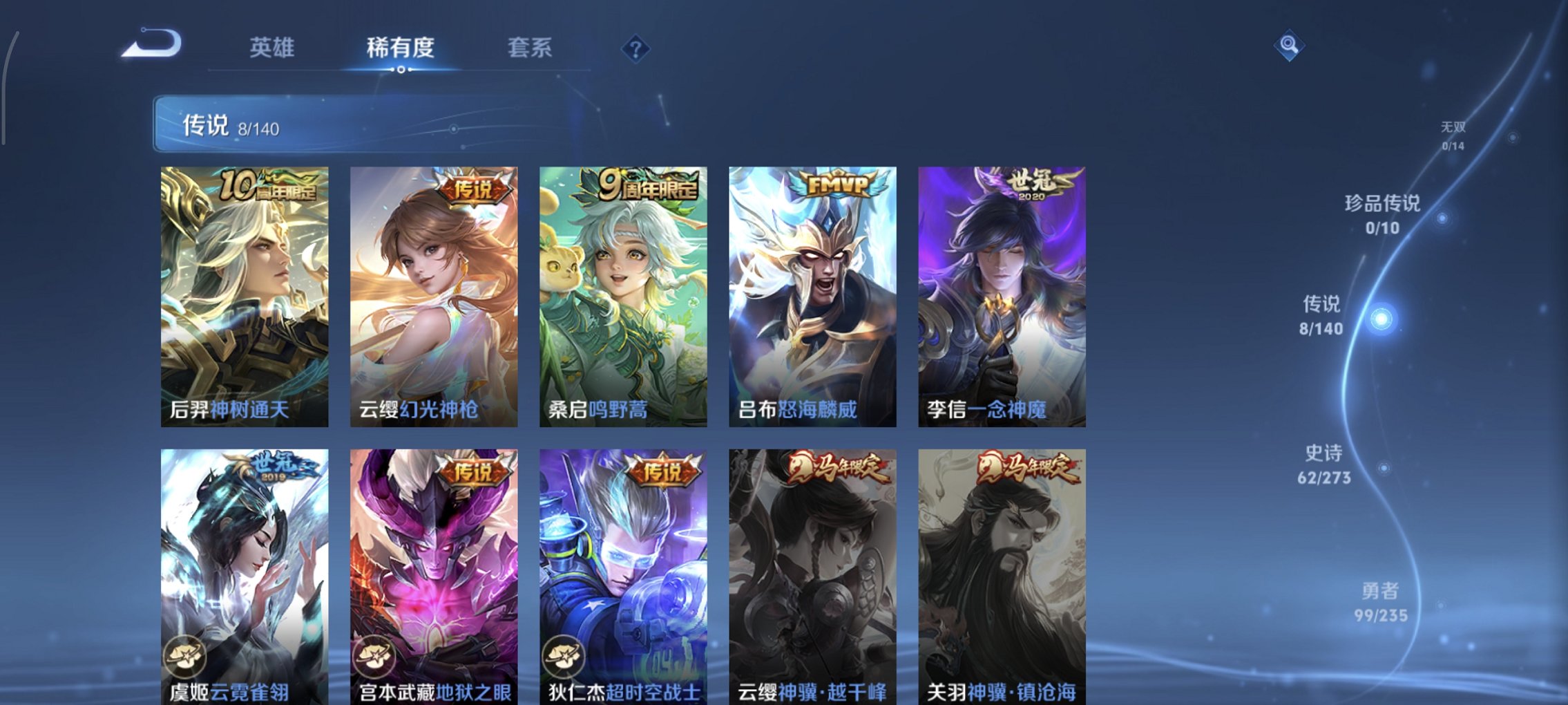This screenshot has width=1568, height=705.
Task: Switch to the 英雄 tab
Action: [x=273, y=47]
